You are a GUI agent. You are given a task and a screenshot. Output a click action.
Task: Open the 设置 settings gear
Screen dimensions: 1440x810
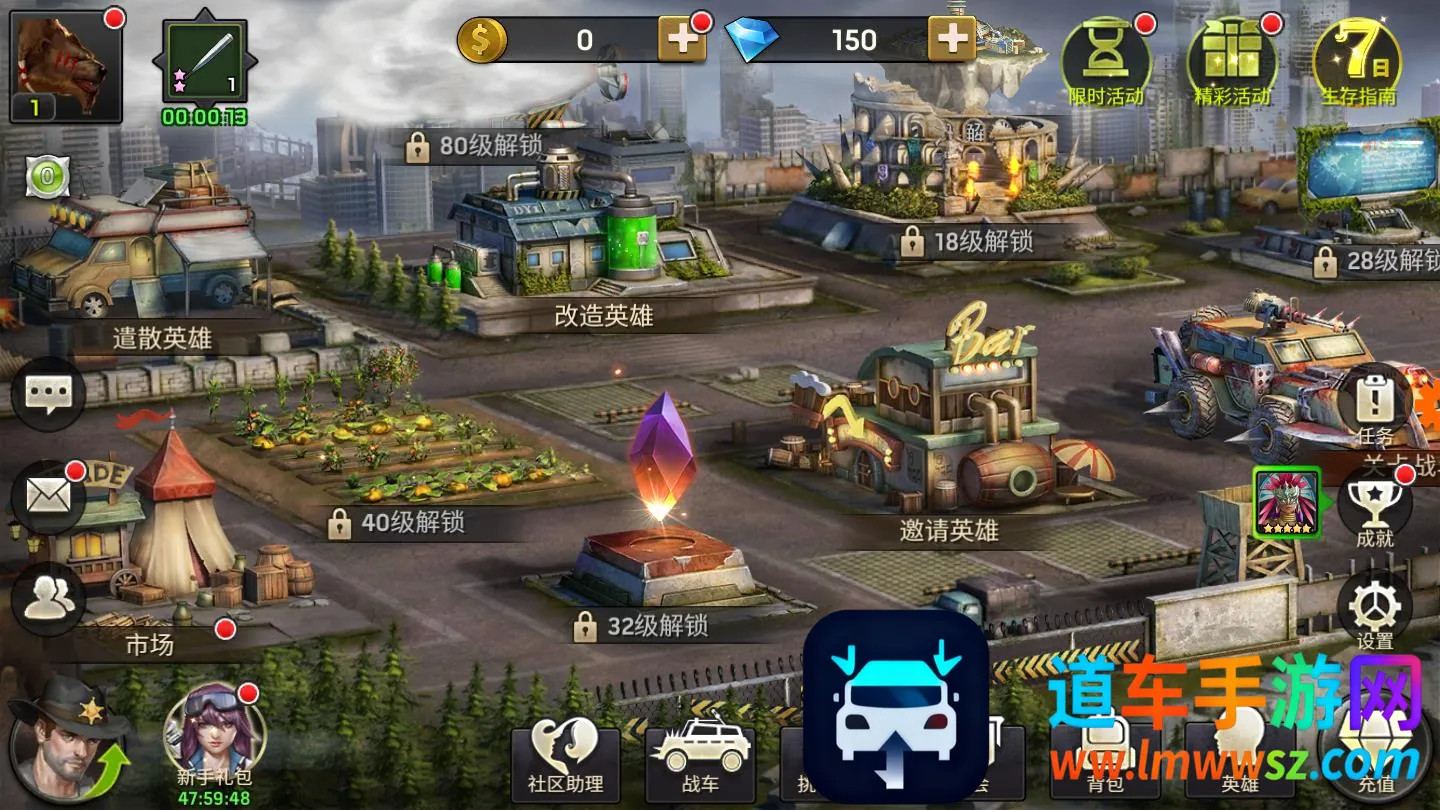pos(1374,610)
